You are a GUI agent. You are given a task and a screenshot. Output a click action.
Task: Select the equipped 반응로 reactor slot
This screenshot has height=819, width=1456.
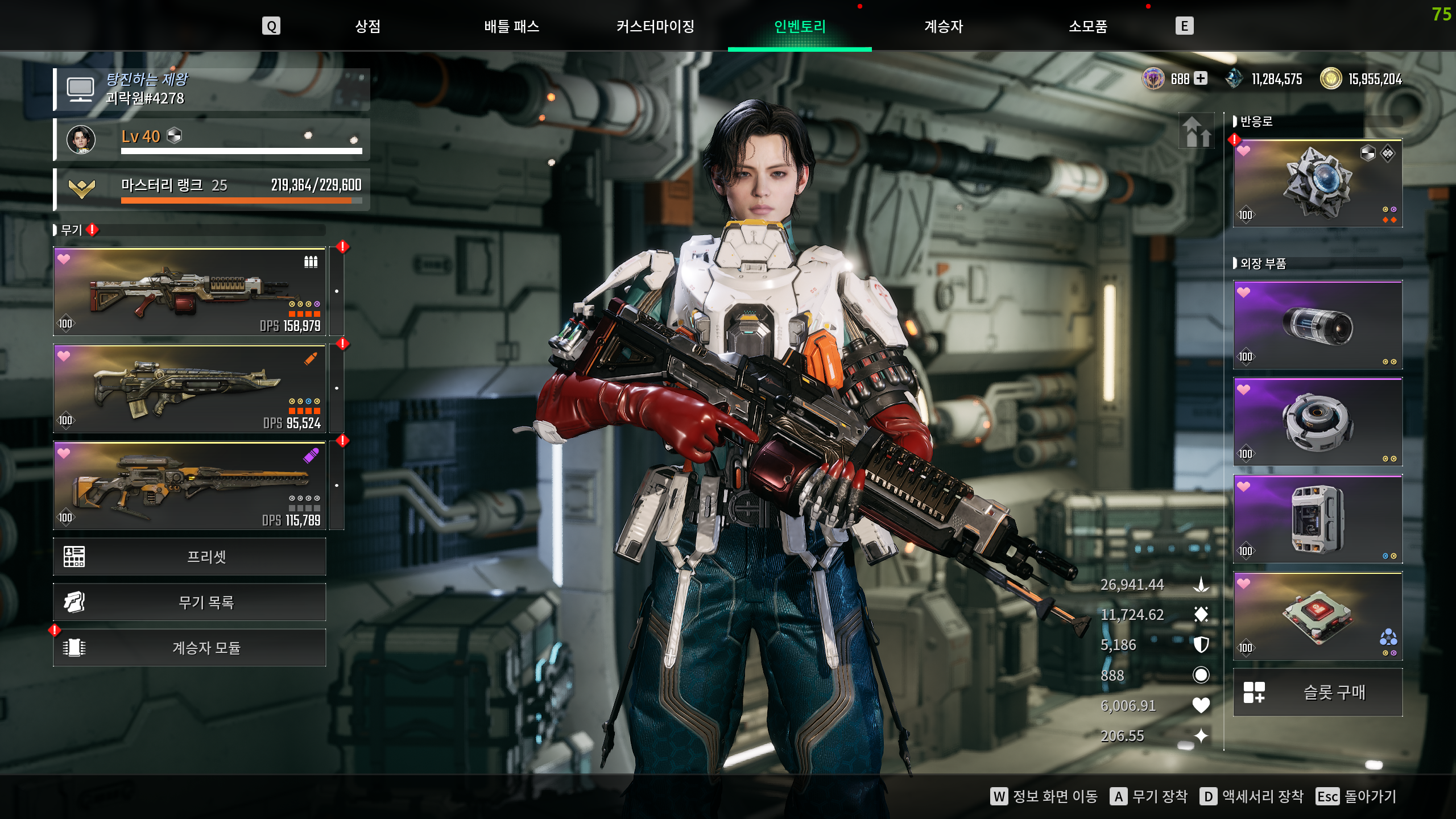pyautogui.click(x=1317, y=183)
